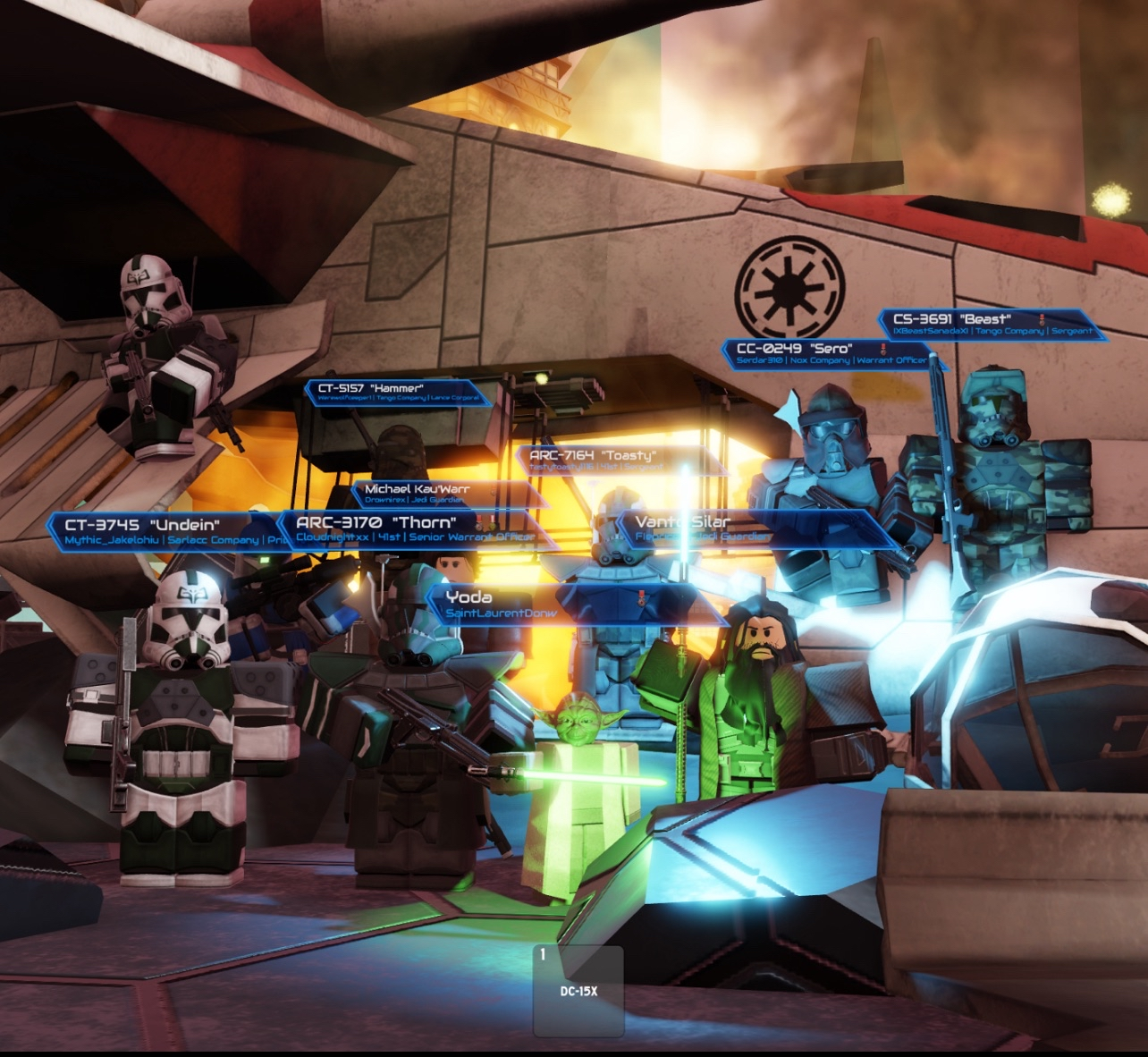1148x1057 pixels.
Task: Click the username Cloudnightxx under Thorn
Action: pyautogui.click(x=332, y=538)
